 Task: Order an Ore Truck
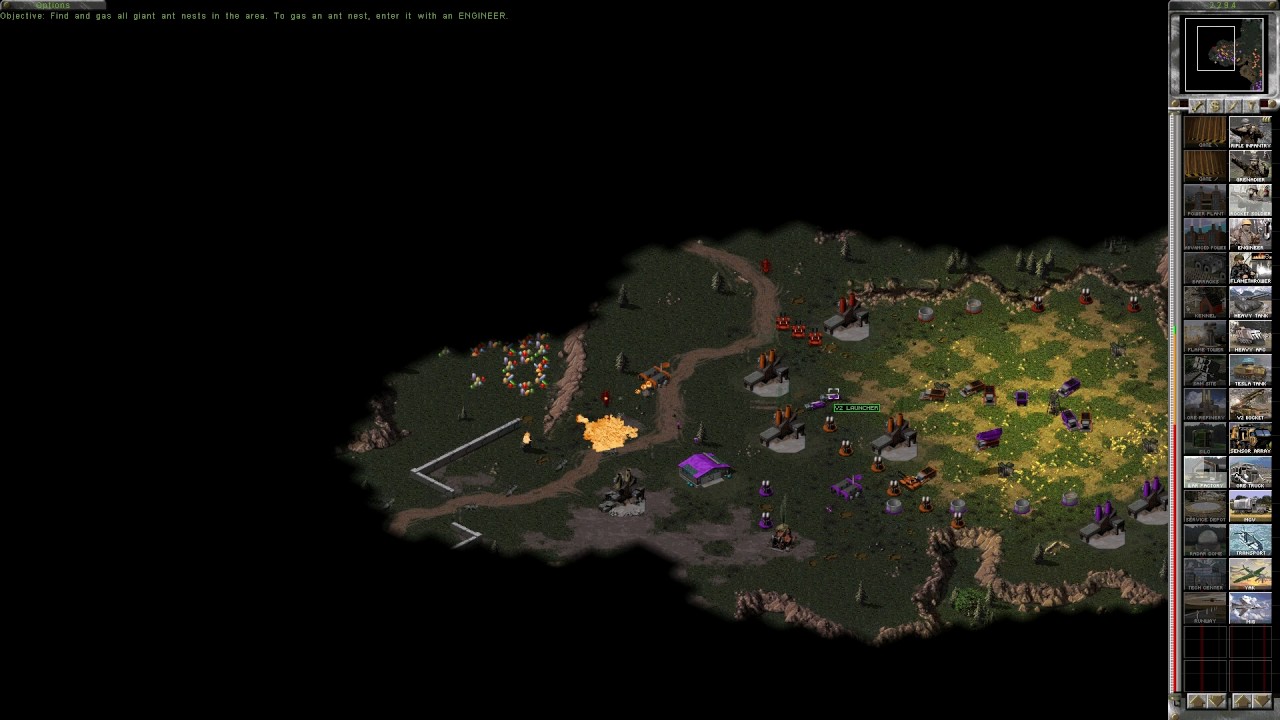(1250, 472)
